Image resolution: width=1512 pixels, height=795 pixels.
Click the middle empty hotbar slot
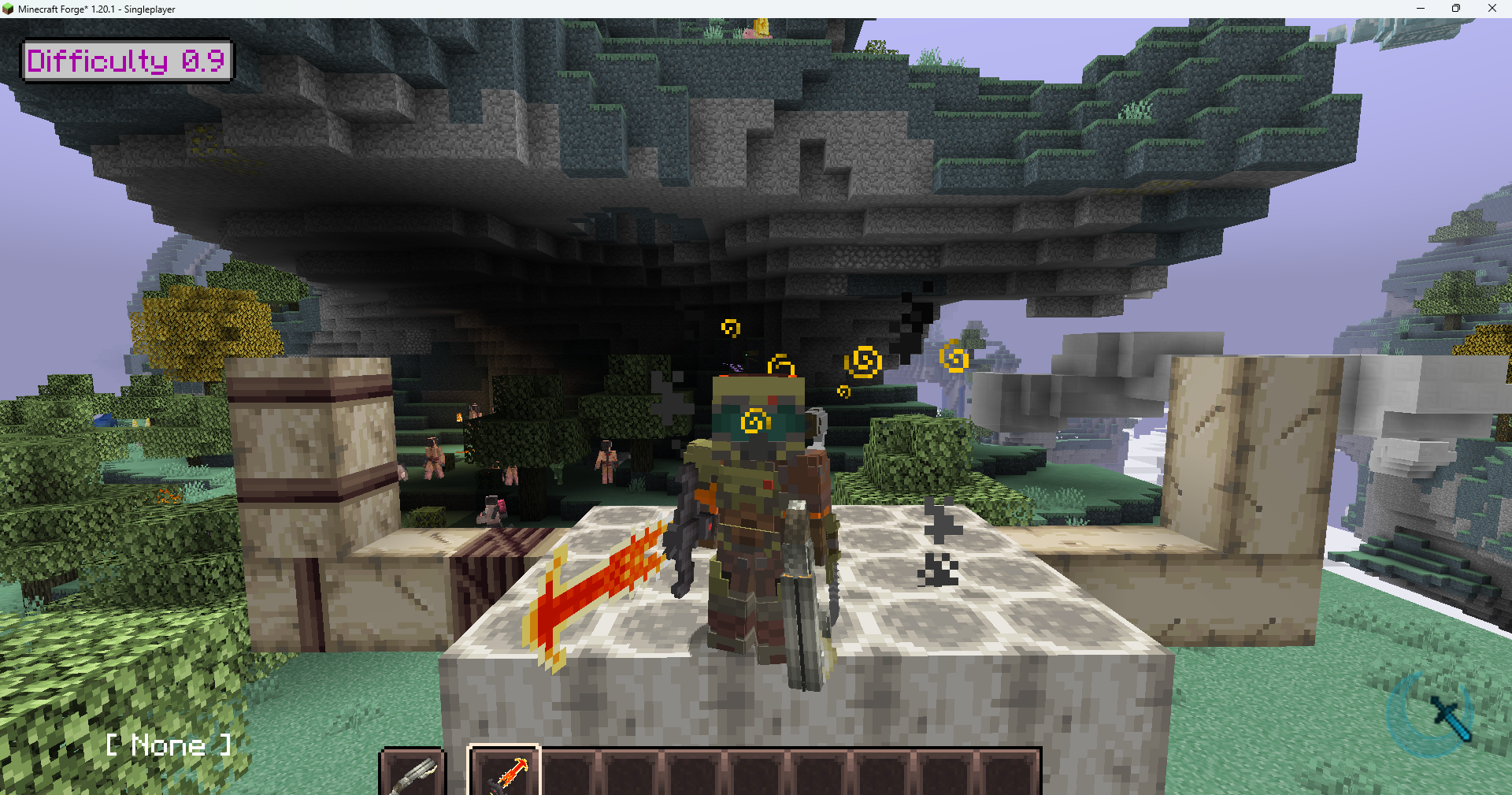[757, 775]
